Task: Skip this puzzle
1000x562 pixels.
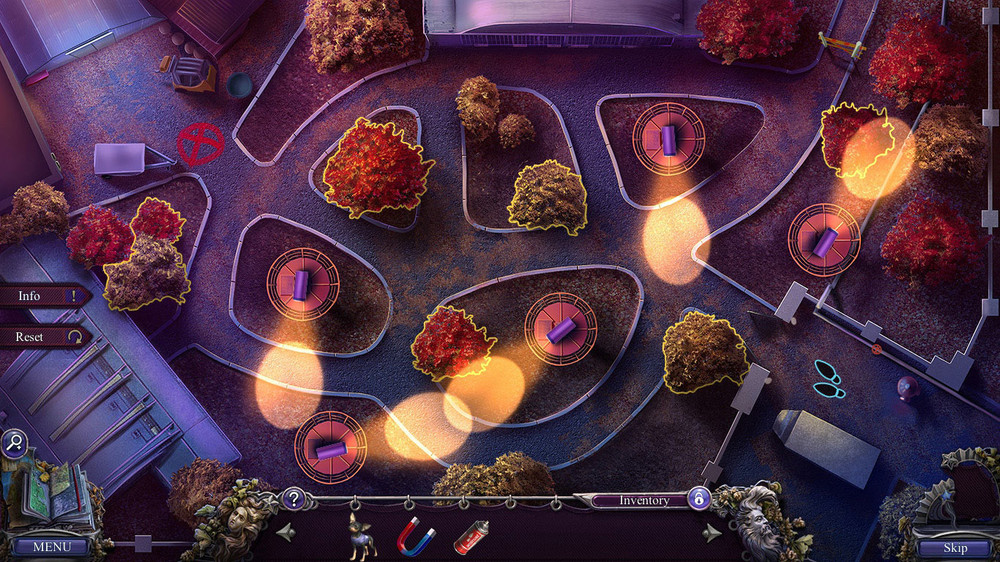Action: [x=955, y=547]
